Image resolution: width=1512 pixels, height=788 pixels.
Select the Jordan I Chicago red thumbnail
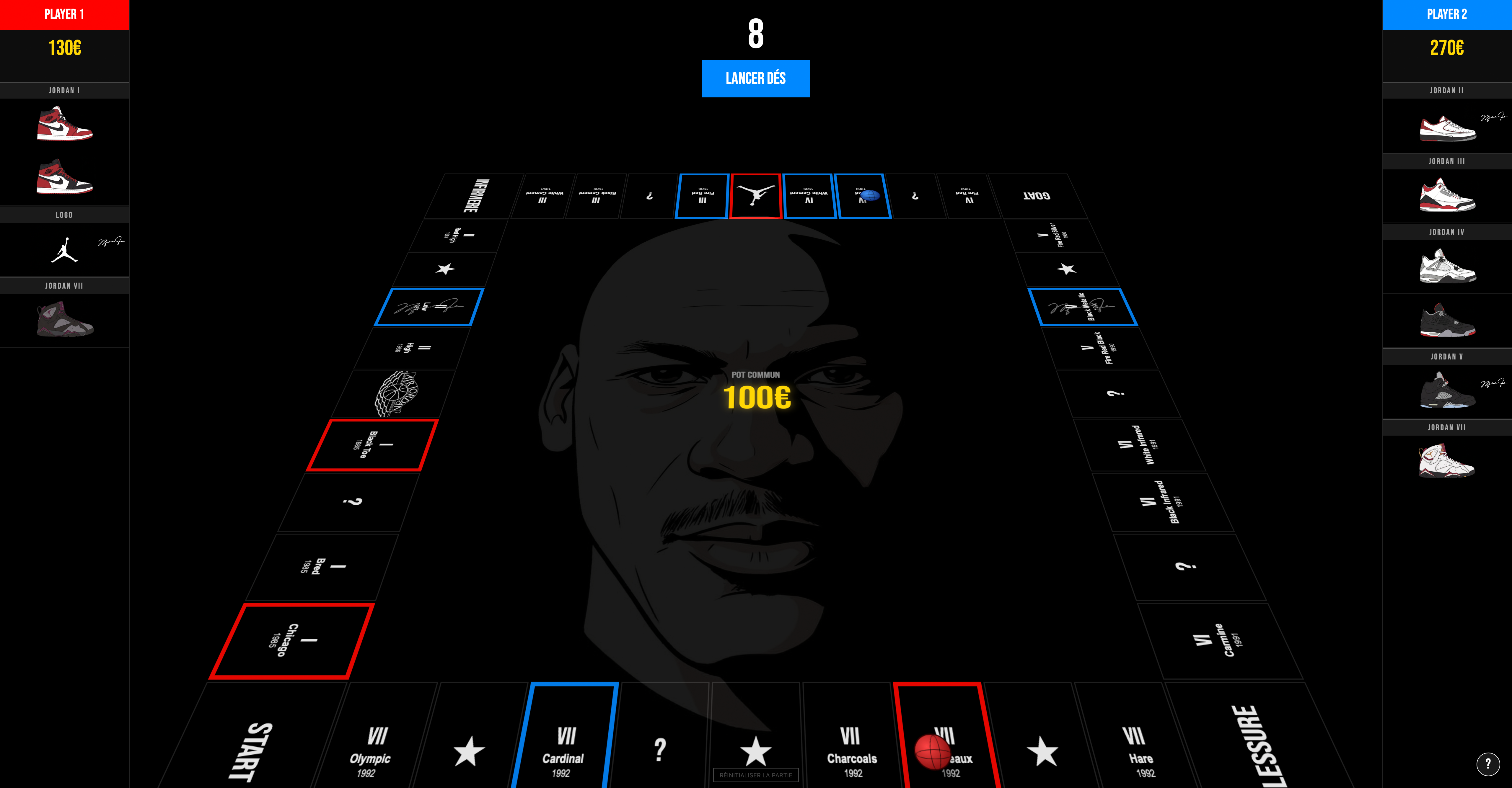pos(65,125)
